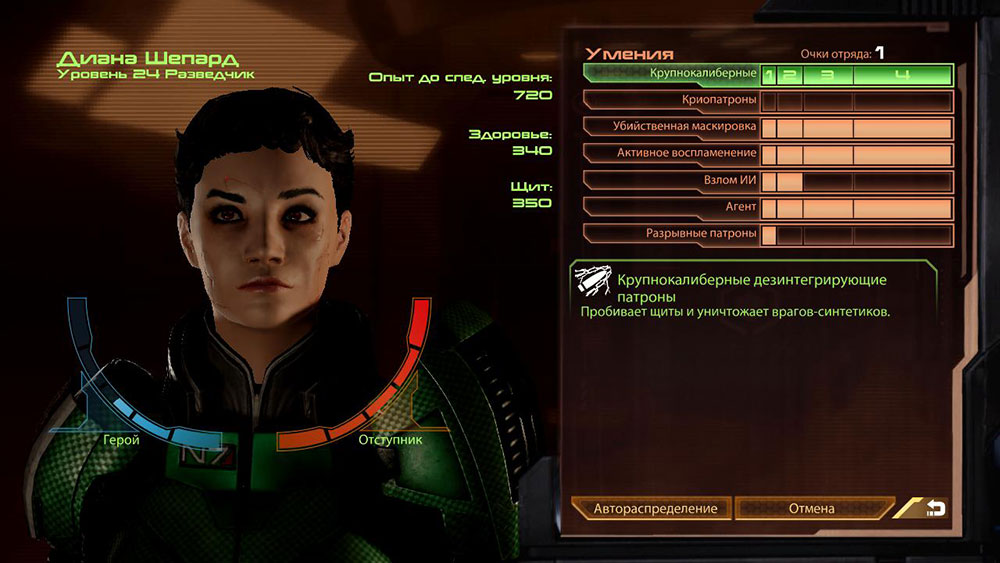Viewport: 1000px width, 563px height.
Task: Cancel changes with the Отмена button
Action: point(811,508)
